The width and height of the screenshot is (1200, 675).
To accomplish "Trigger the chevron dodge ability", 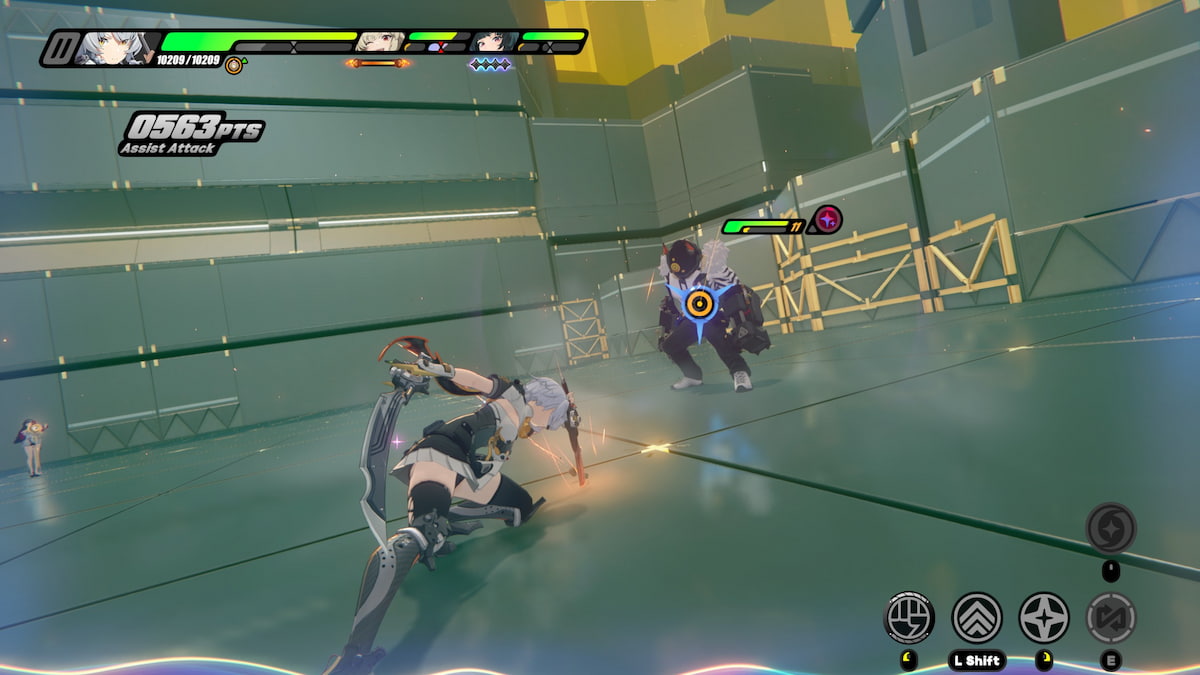I will pos(977,617).
